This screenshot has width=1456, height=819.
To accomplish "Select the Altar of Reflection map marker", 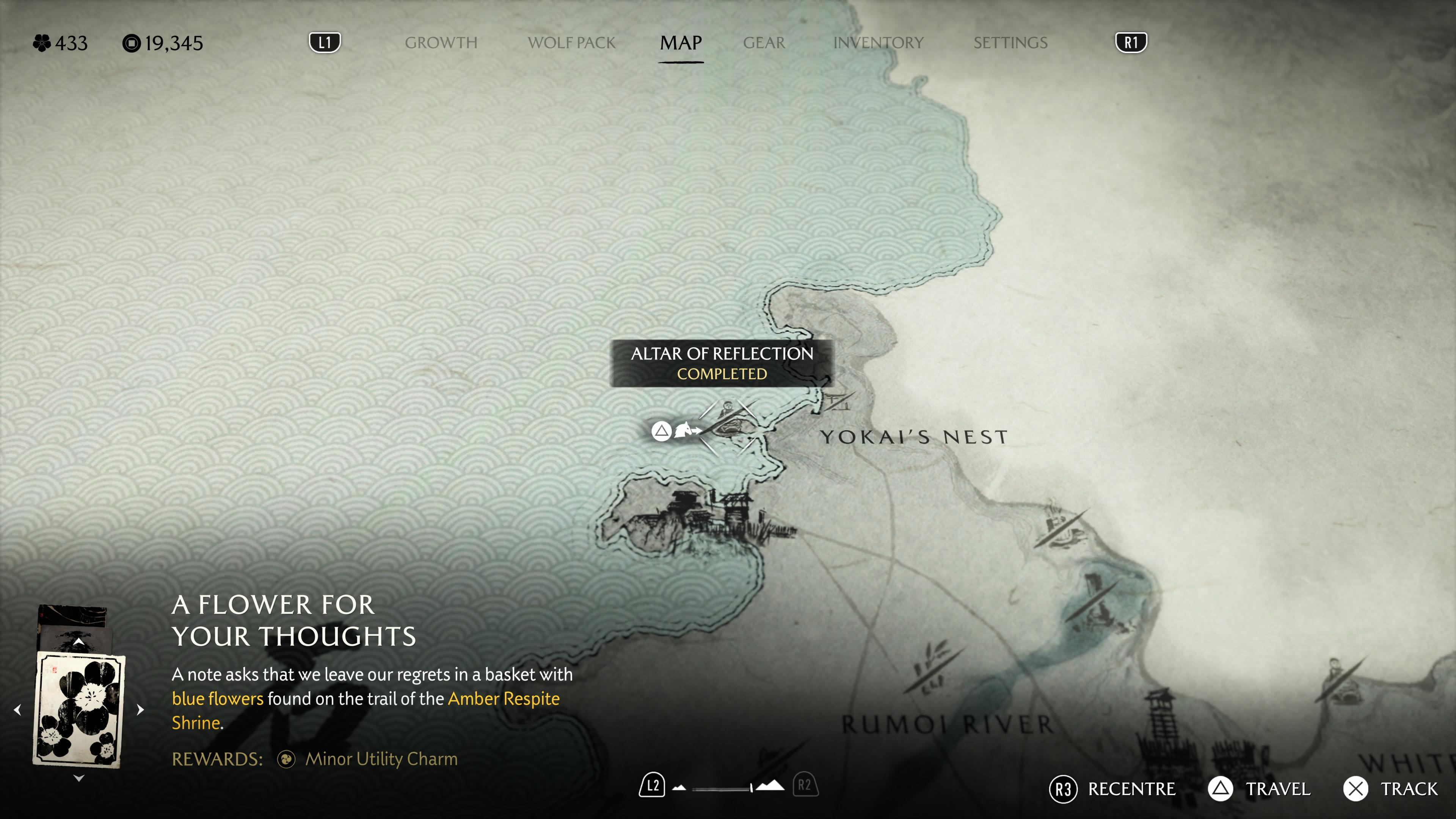I will pos(728,425).
